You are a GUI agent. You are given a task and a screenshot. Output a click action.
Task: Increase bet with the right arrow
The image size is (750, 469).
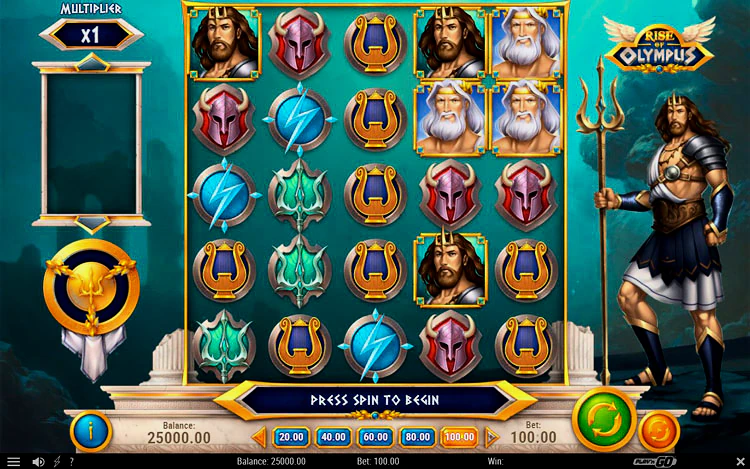coord(491,437)
